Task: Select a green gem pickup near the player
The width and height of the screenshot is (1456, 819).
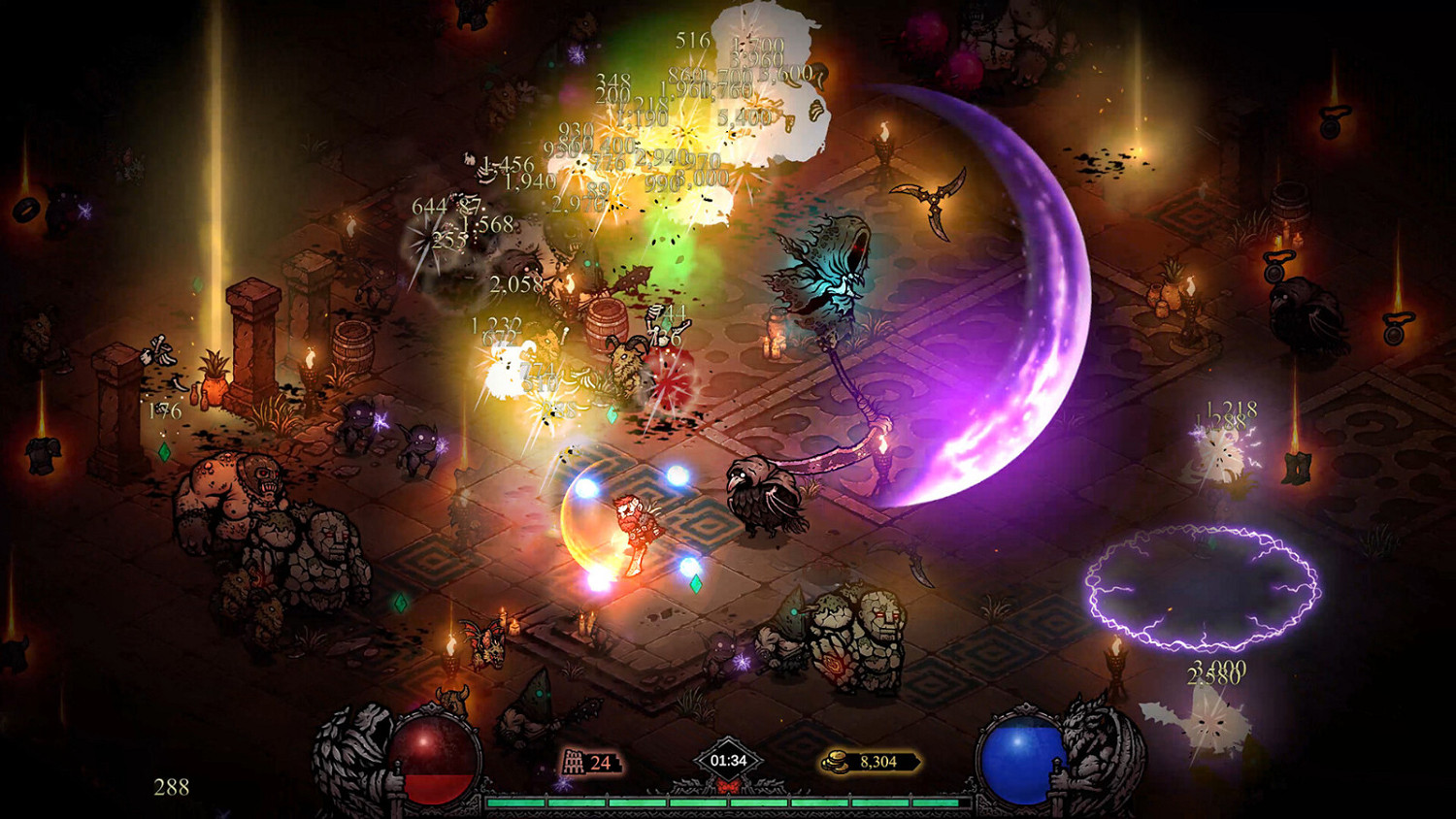Action: coord(695,586)
